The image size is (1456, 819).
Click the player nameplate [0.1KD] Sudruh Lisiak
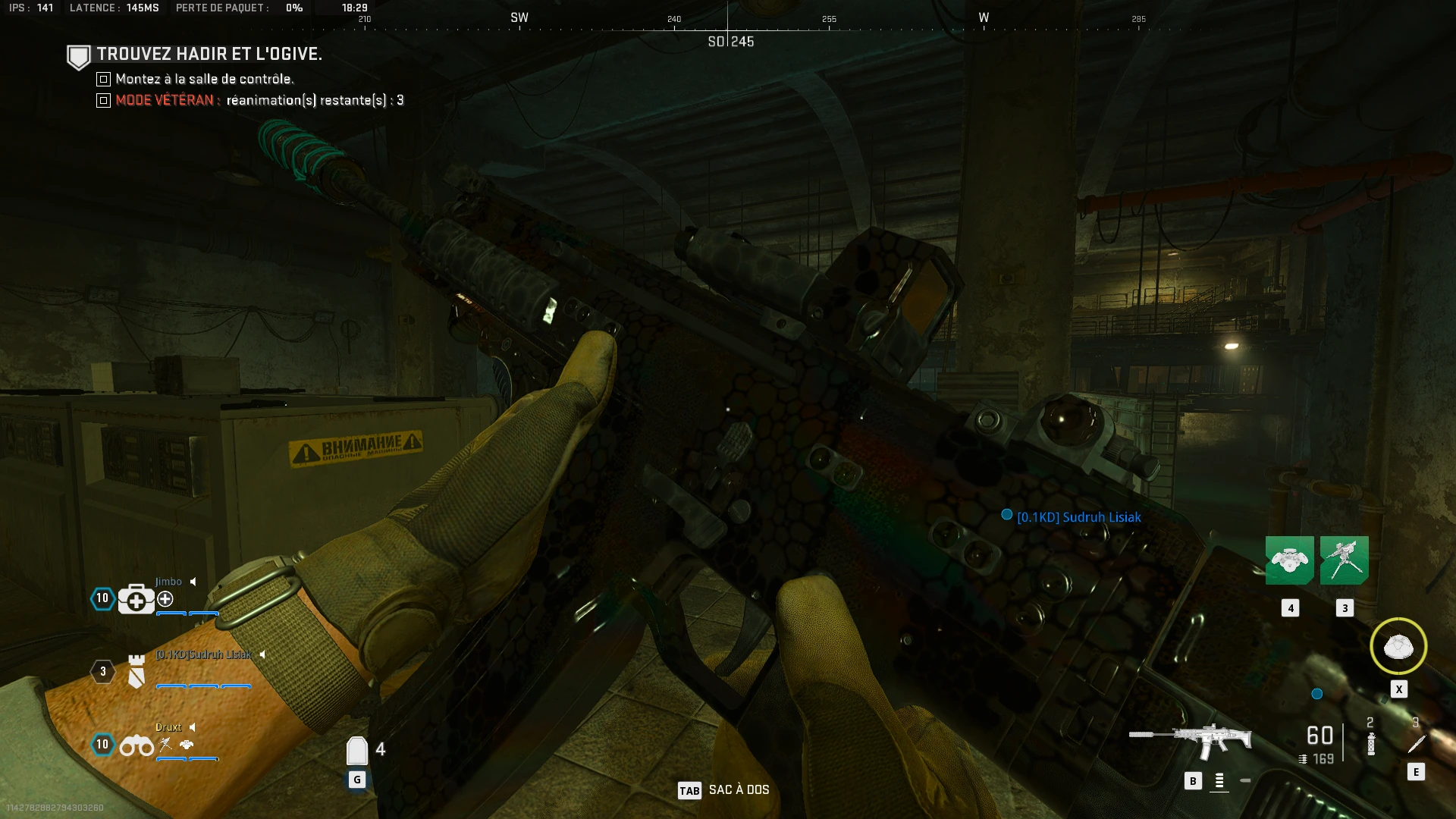[1078, 517]
